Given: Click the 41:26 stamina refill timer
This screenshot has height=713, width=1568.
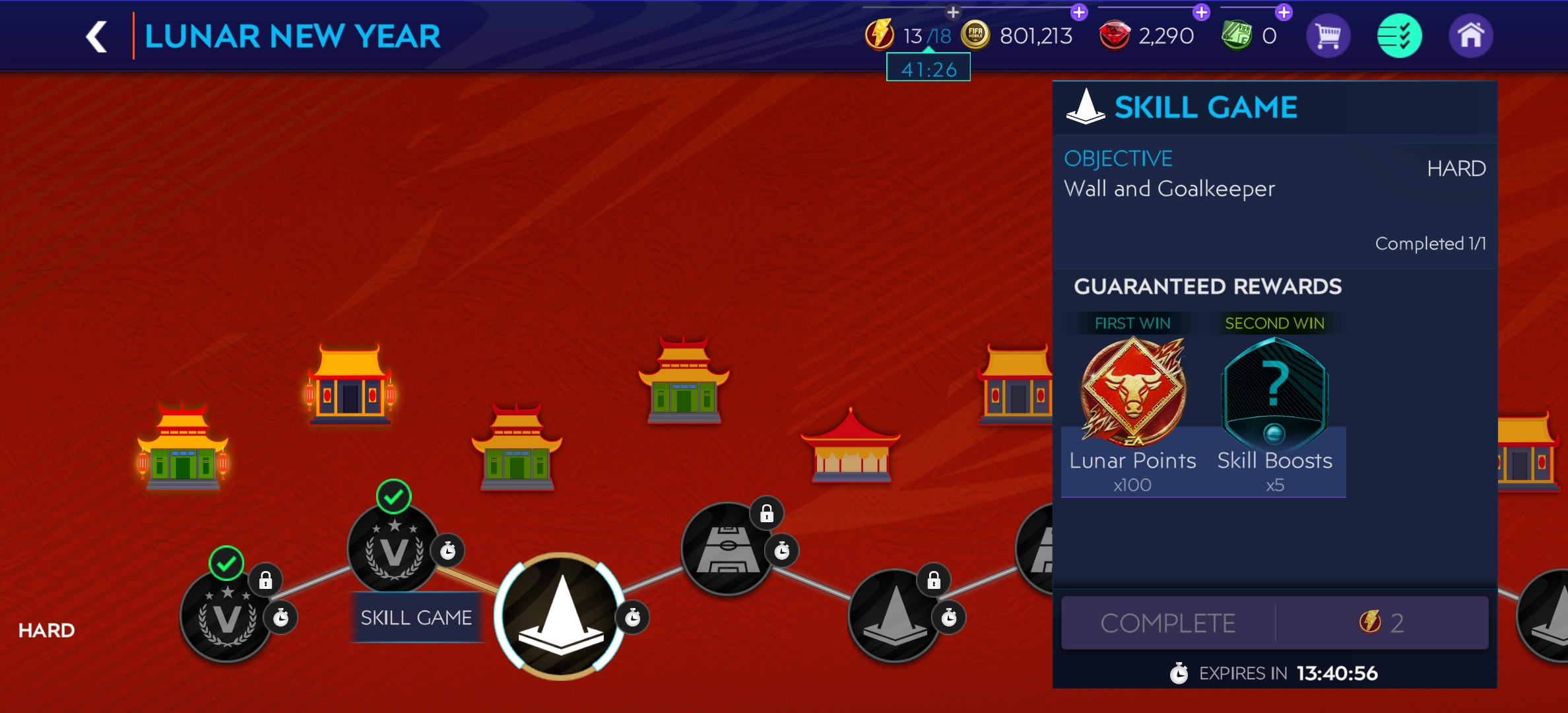Looking at the screenshot, I should pos(928,68).
